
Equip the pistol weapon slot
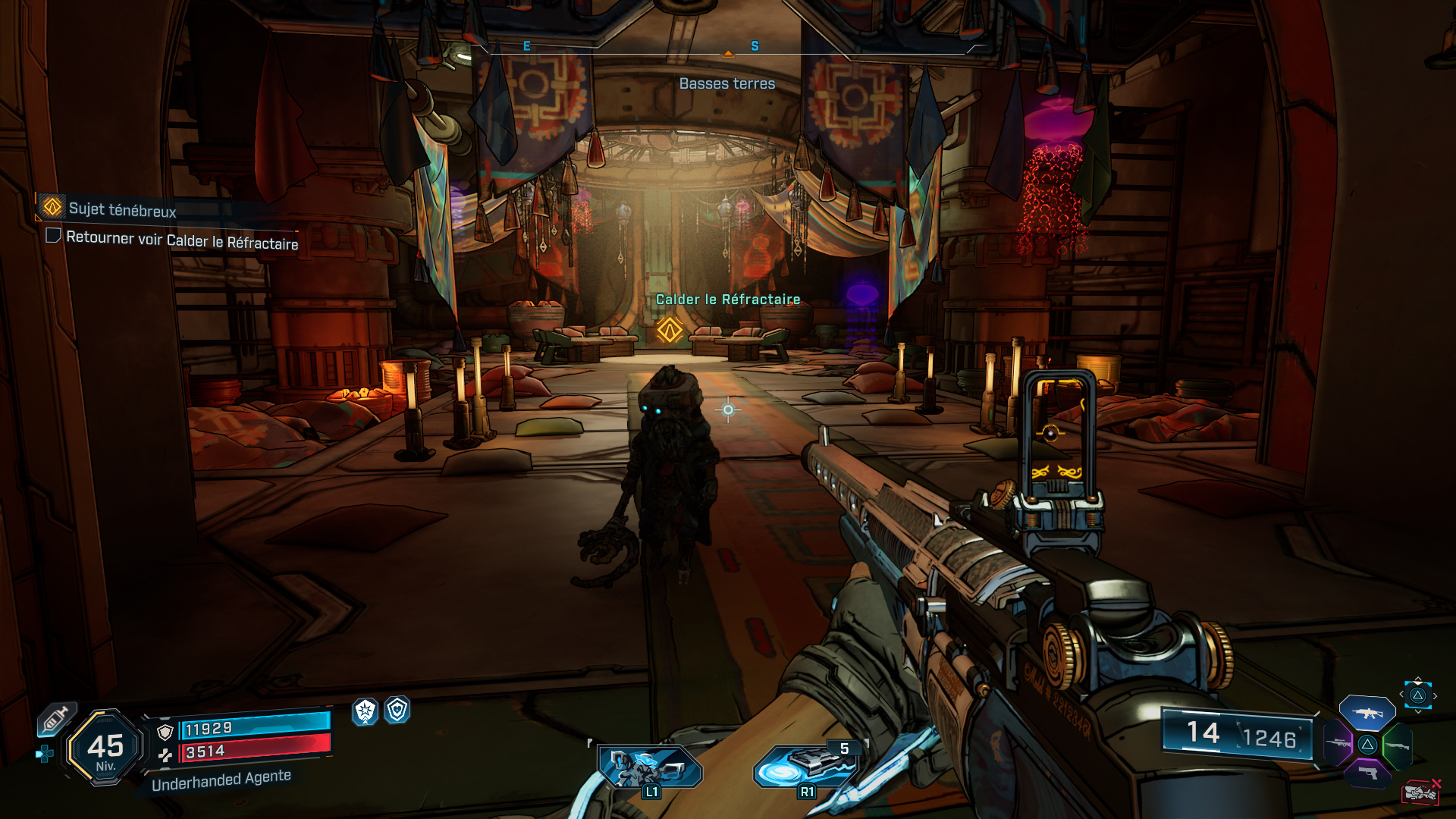click(x=1367, y=773)
